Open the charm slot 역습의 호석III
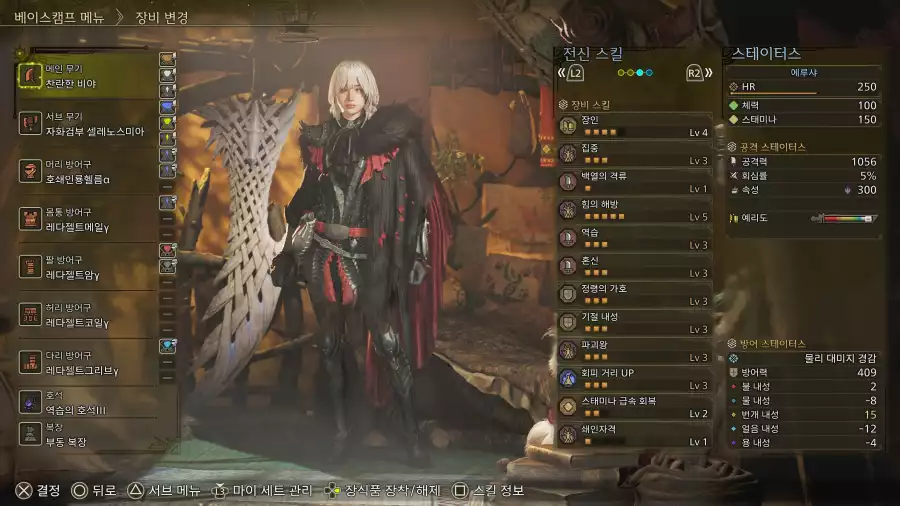900x506 pixels. (88, 402)
